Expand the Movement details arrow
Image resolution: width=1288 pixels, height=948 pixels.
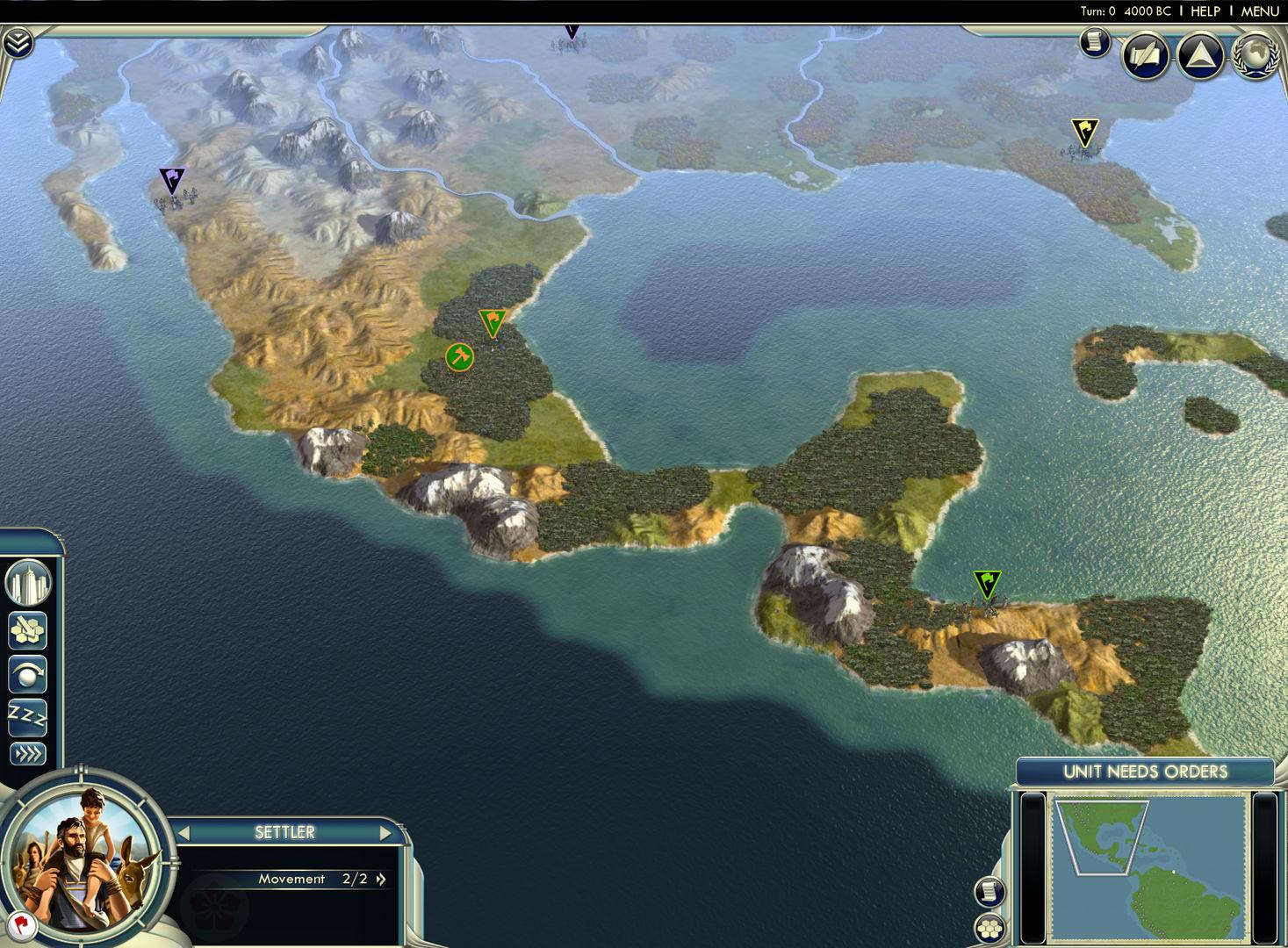pos(379,879)
